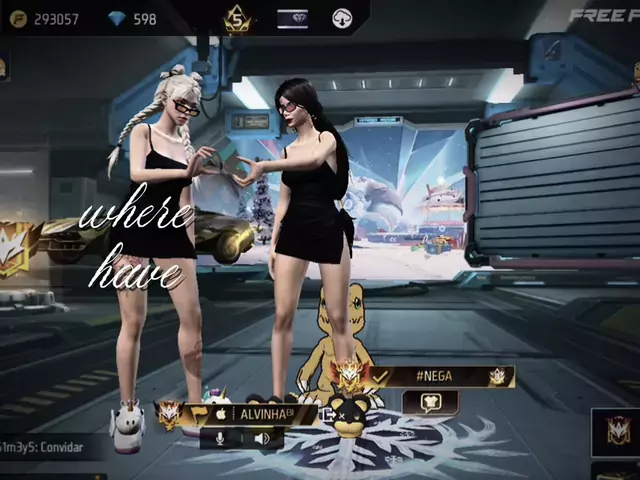Image resolution: width=640 pixels, height=480 pixels.
Task: Toggle the speaker under ALVINHA
Action: pos(262,438)
